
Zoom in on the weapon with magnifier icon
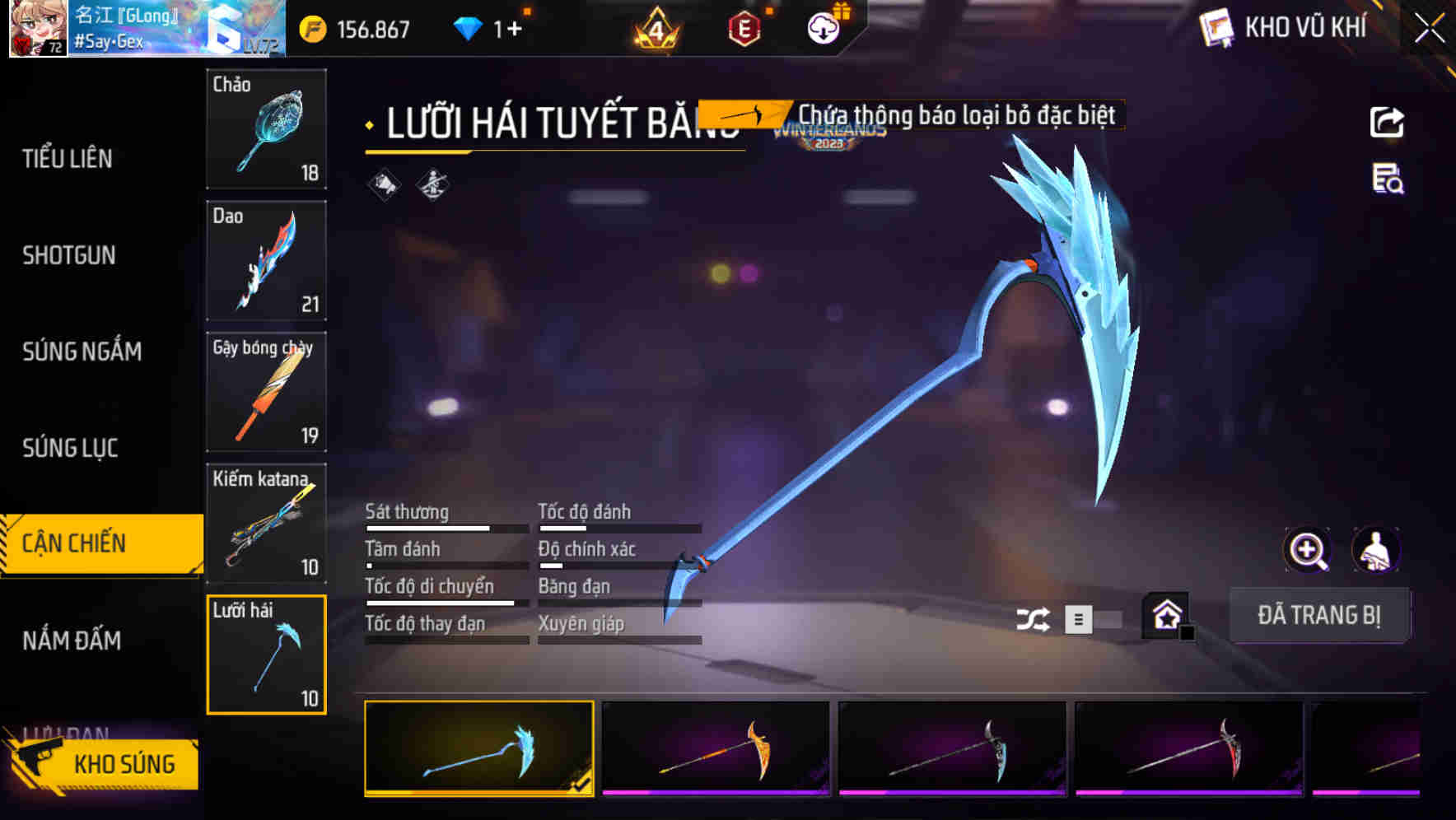pos(1308,549)
